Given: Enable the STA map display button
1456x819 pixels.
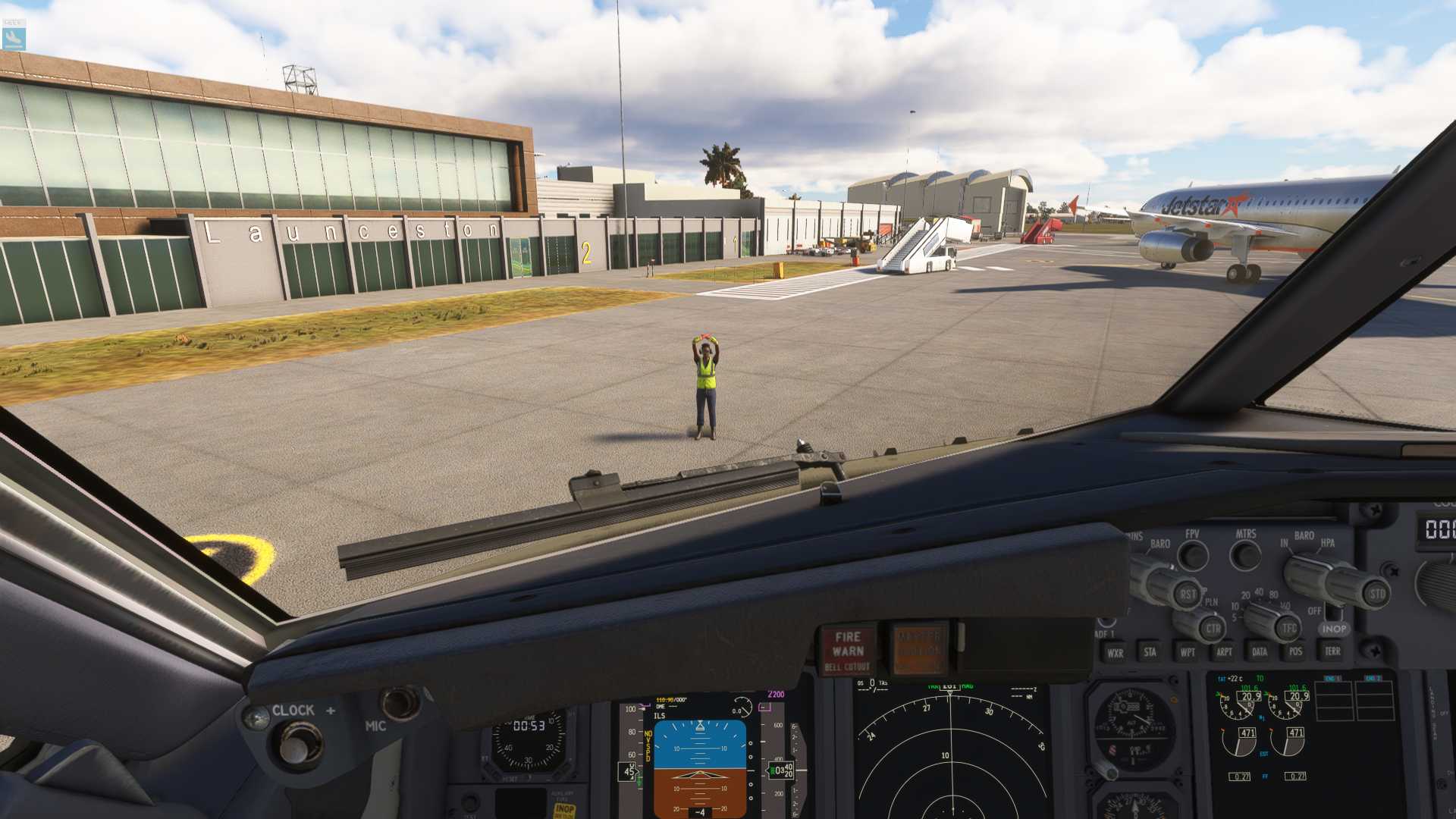Looking at the screenshot, I should pos(1150,651).
